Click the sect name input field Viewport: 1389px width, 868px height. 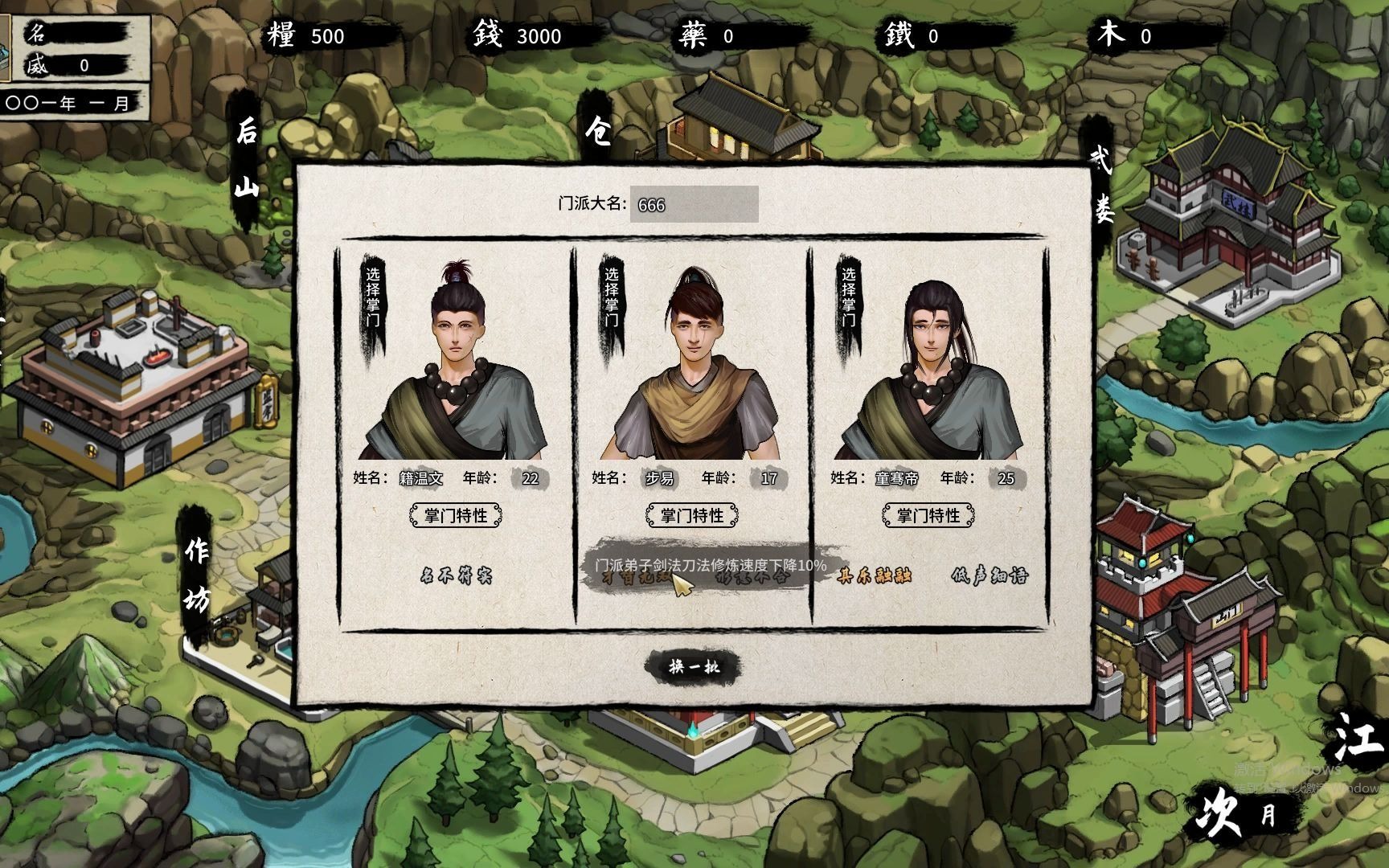(694, 205)
